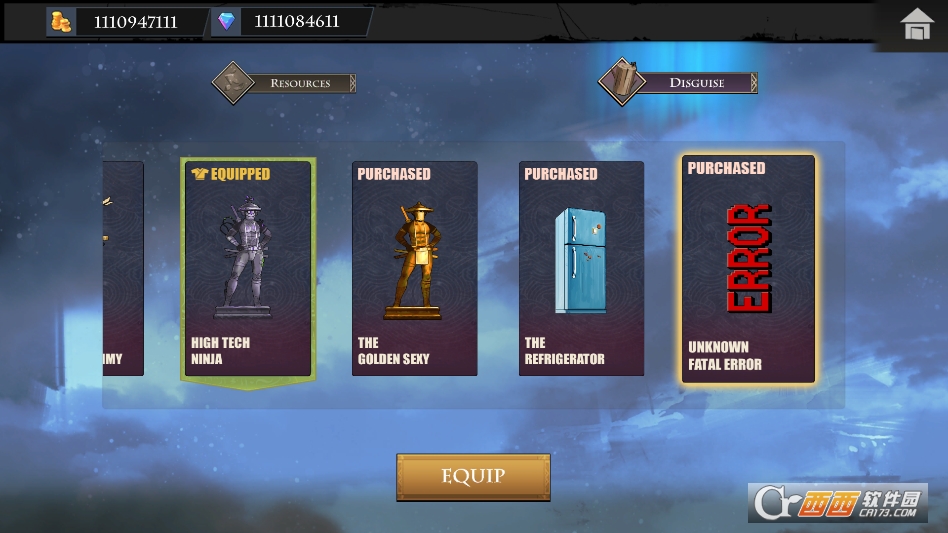Viewport: 948px width, 533px height.
Task: Switch to the Resources tab
Action: point(285,83)
